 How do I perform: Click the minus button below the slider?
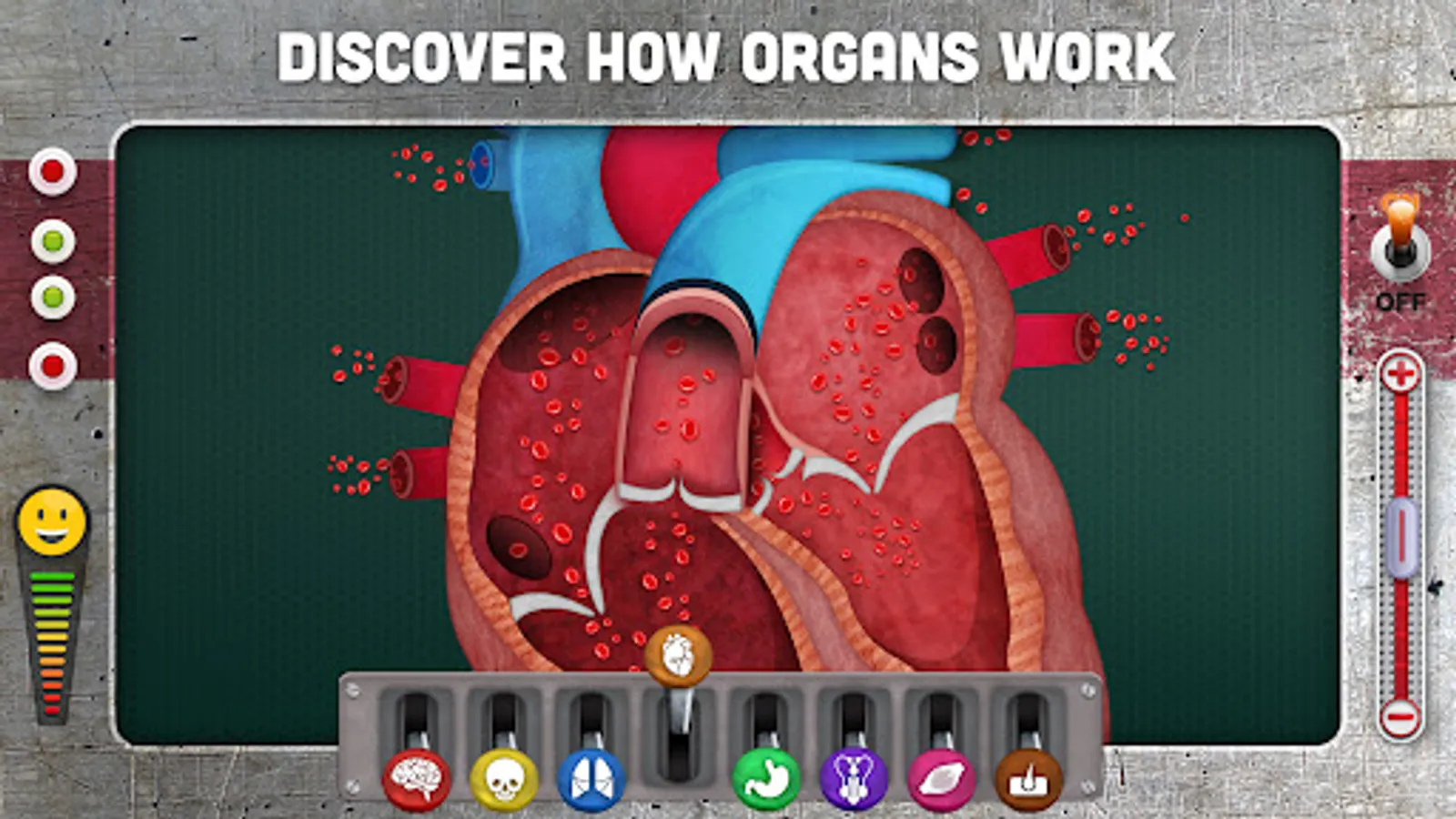pyautogui.click(x=1398, y=718)
